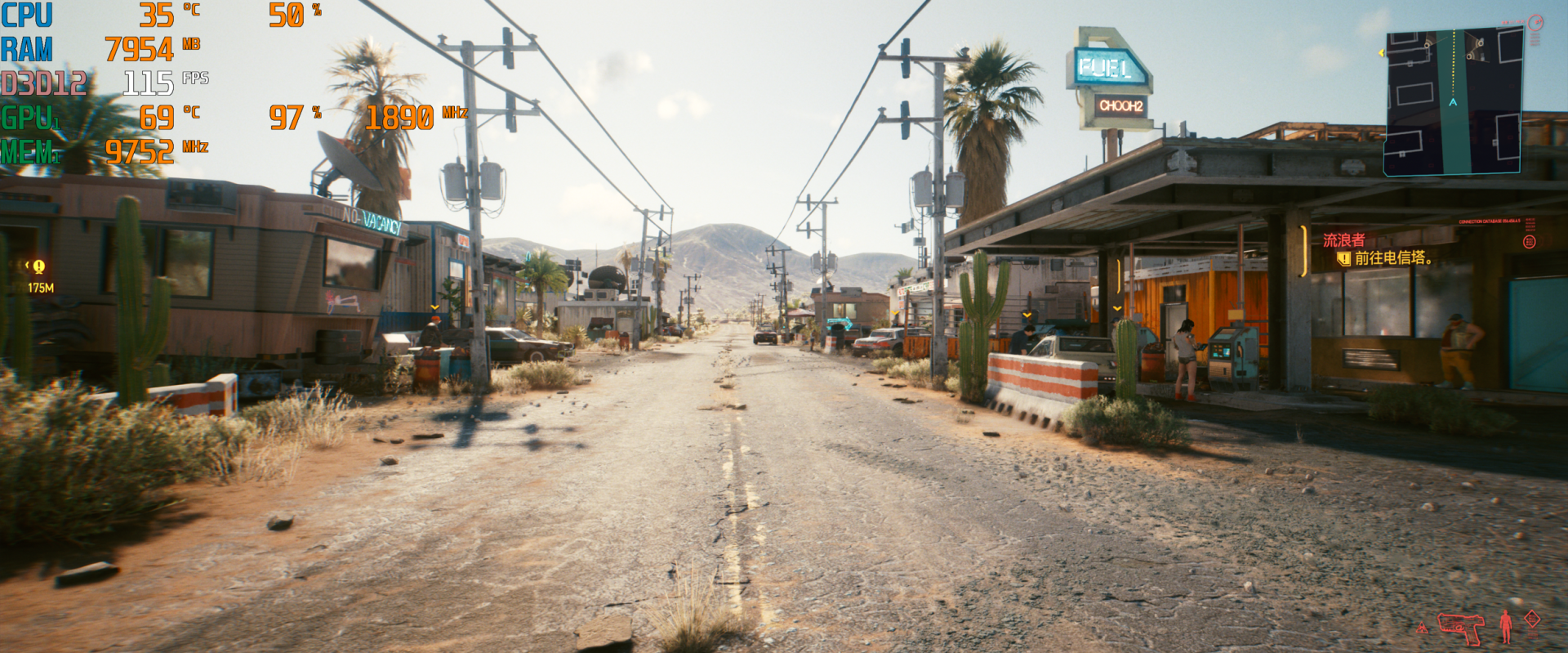
Task: Open the minimap in the top-right corner
Action: pos(1452,102)
